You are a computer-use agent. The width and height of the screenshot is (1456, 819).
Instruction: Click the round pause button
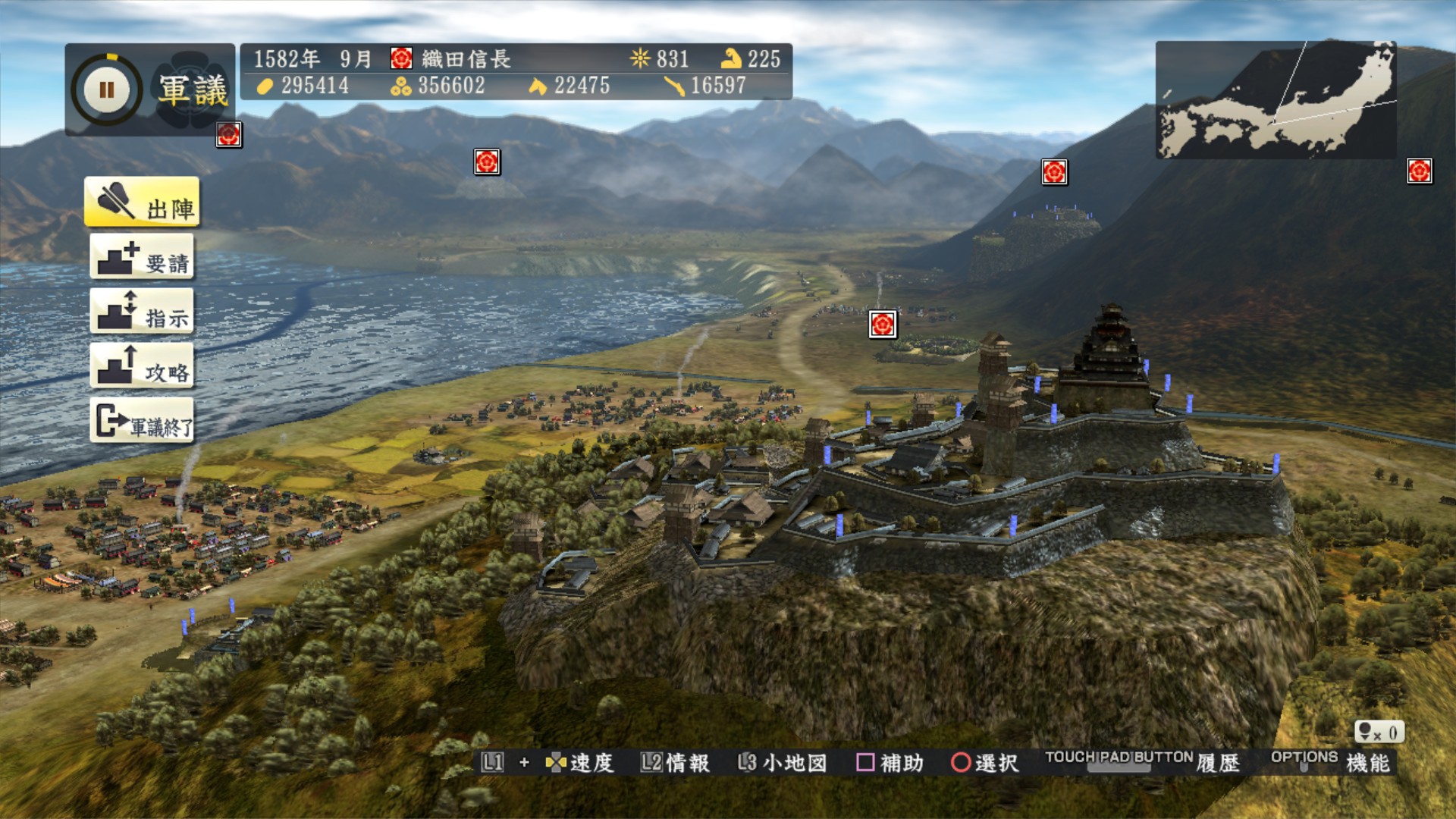(107, 90)
